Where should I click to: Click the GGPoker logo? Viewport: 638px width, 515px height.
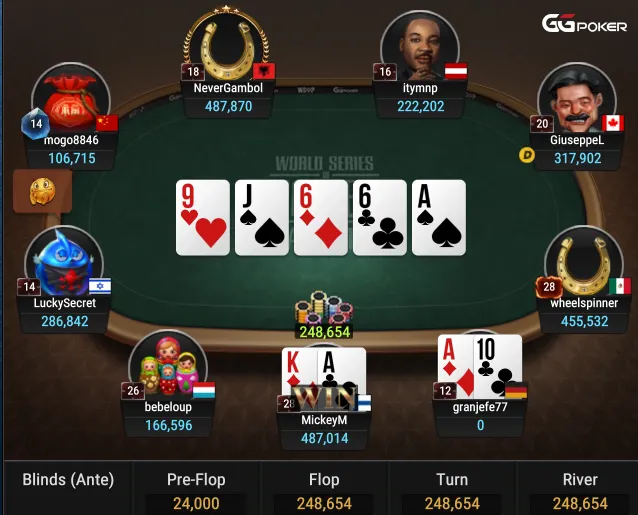pos(584,24)
